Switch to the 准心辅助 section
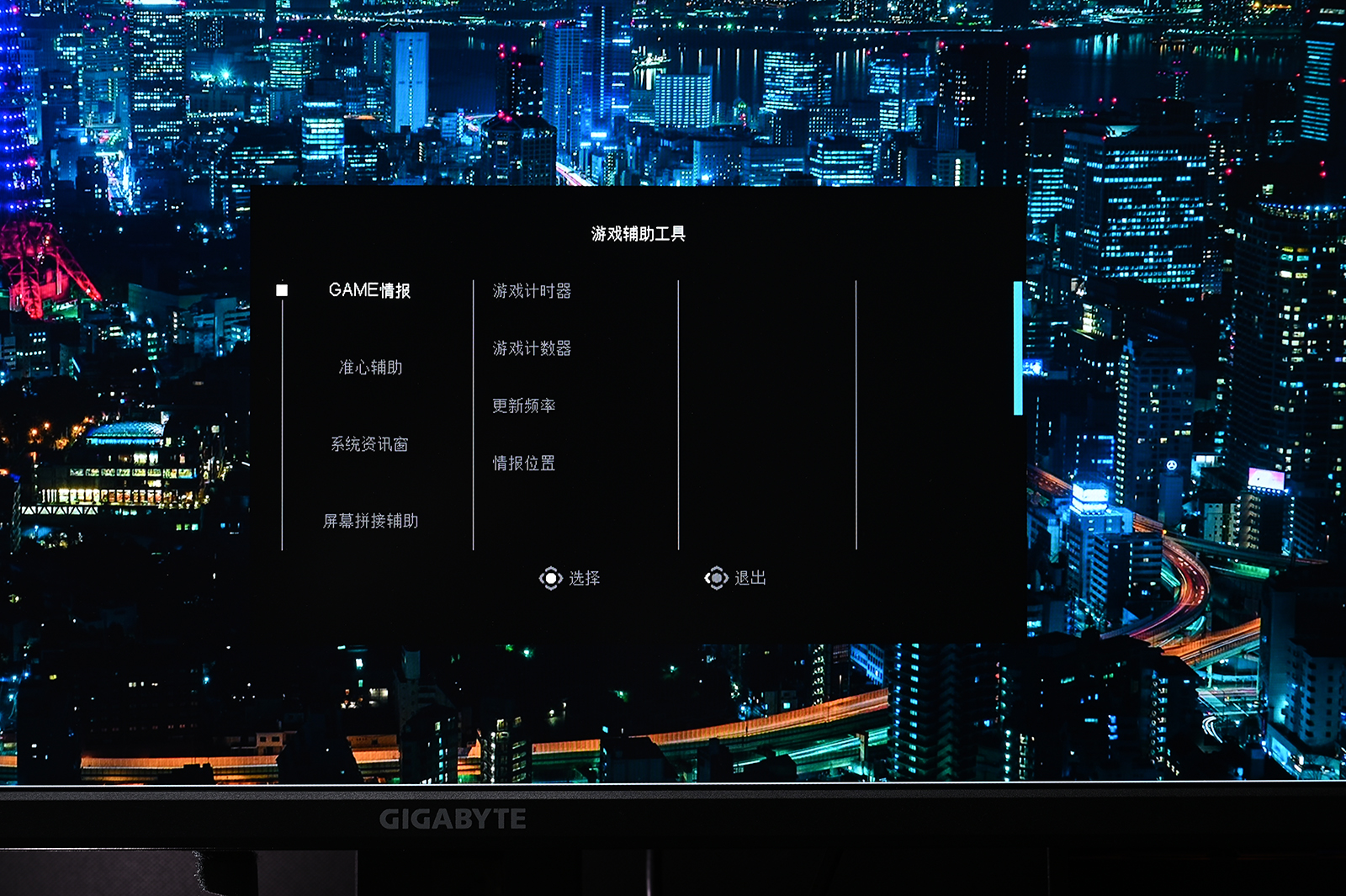The image size is (1346, 896). coord(368,368)
